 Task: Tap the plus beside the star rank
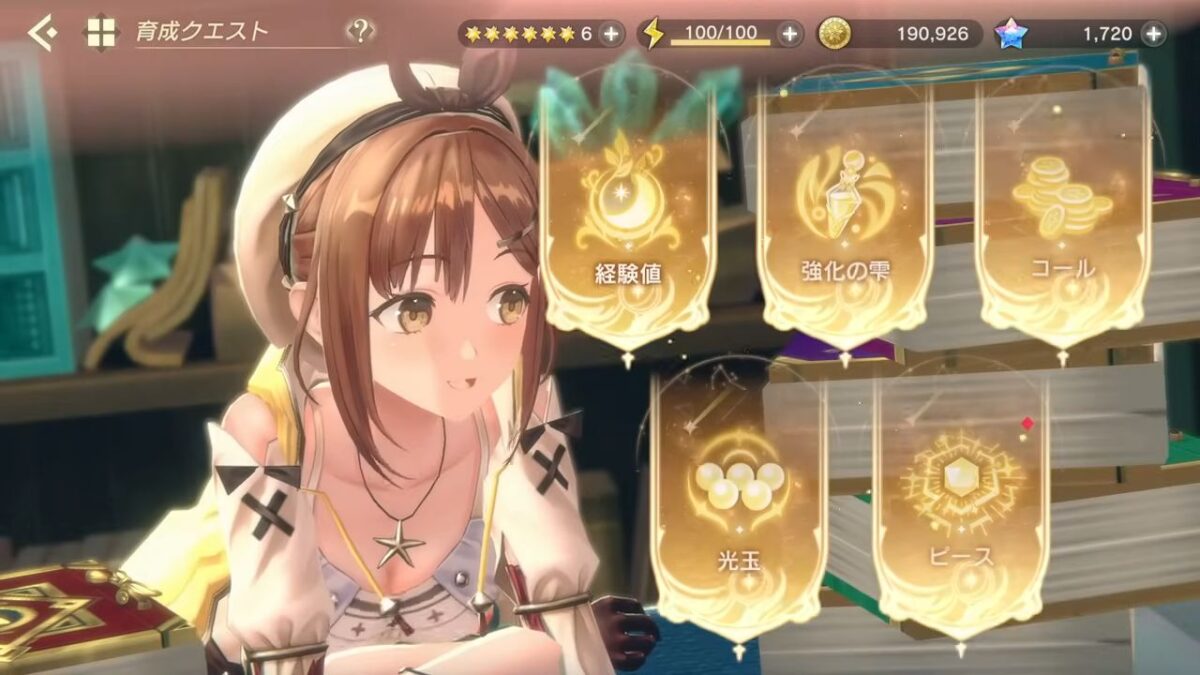(x=611, y=34)
